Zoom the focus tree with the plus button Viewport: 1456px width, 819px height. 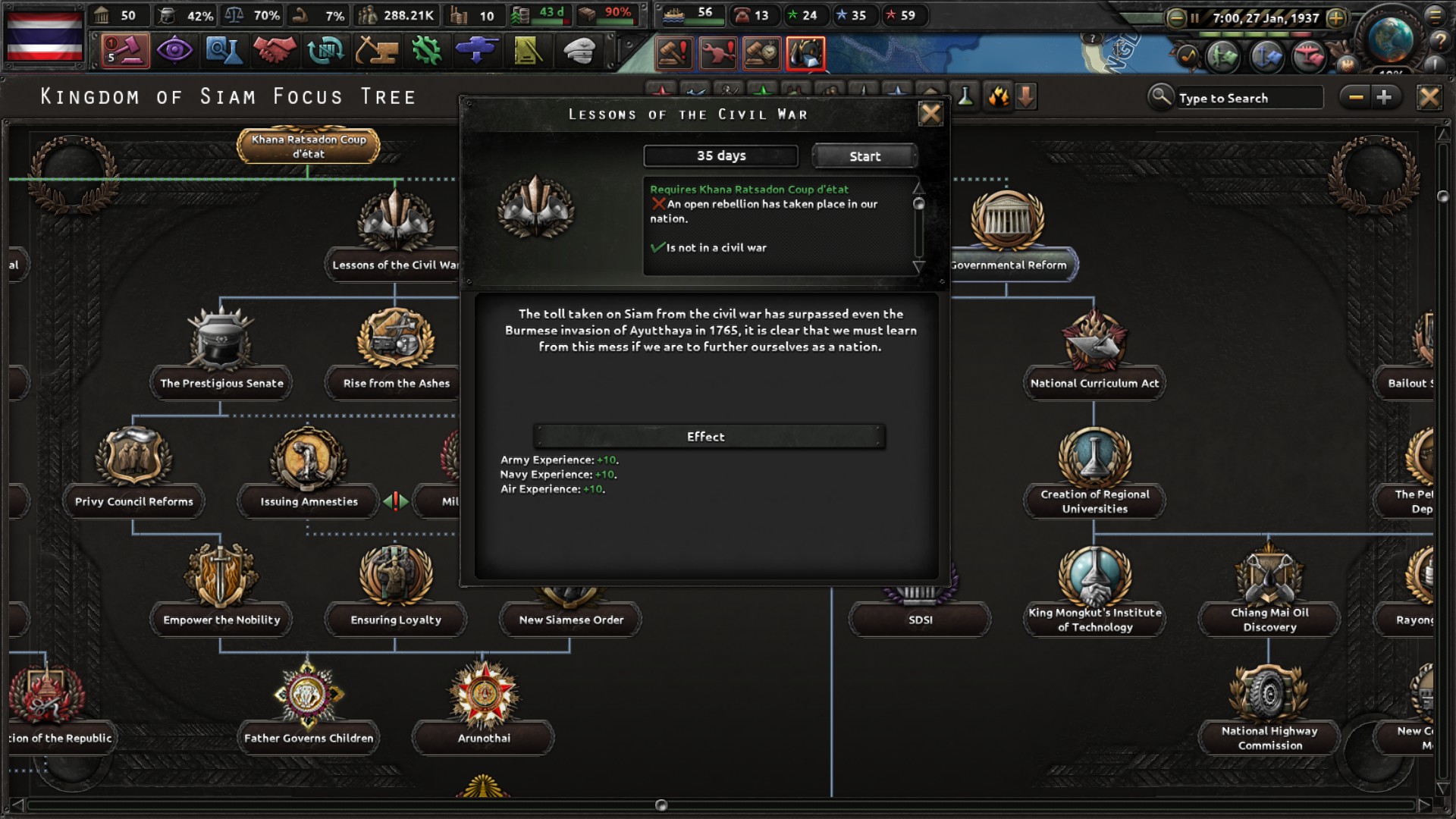[x=1386, y=96]
